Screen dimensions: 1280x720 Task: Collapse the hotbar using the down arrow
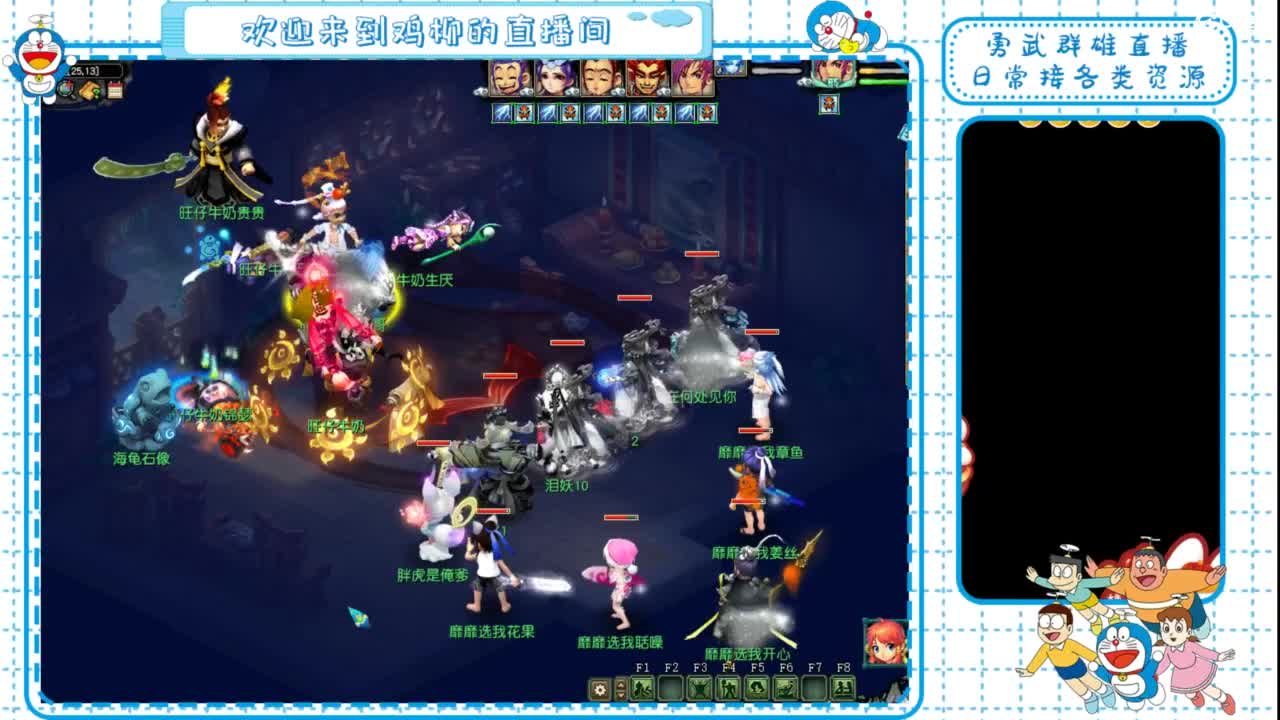coord(621,695)
